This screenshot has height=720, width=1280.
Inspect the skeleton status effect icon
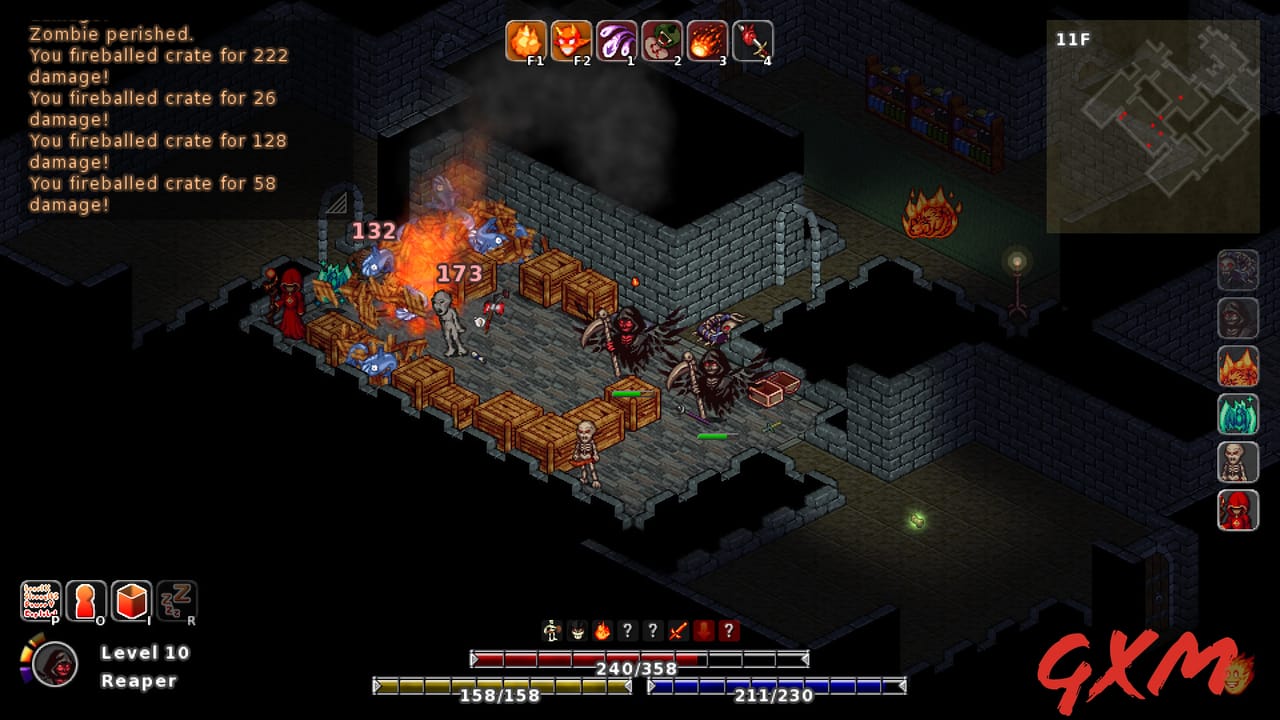point(550,631)
